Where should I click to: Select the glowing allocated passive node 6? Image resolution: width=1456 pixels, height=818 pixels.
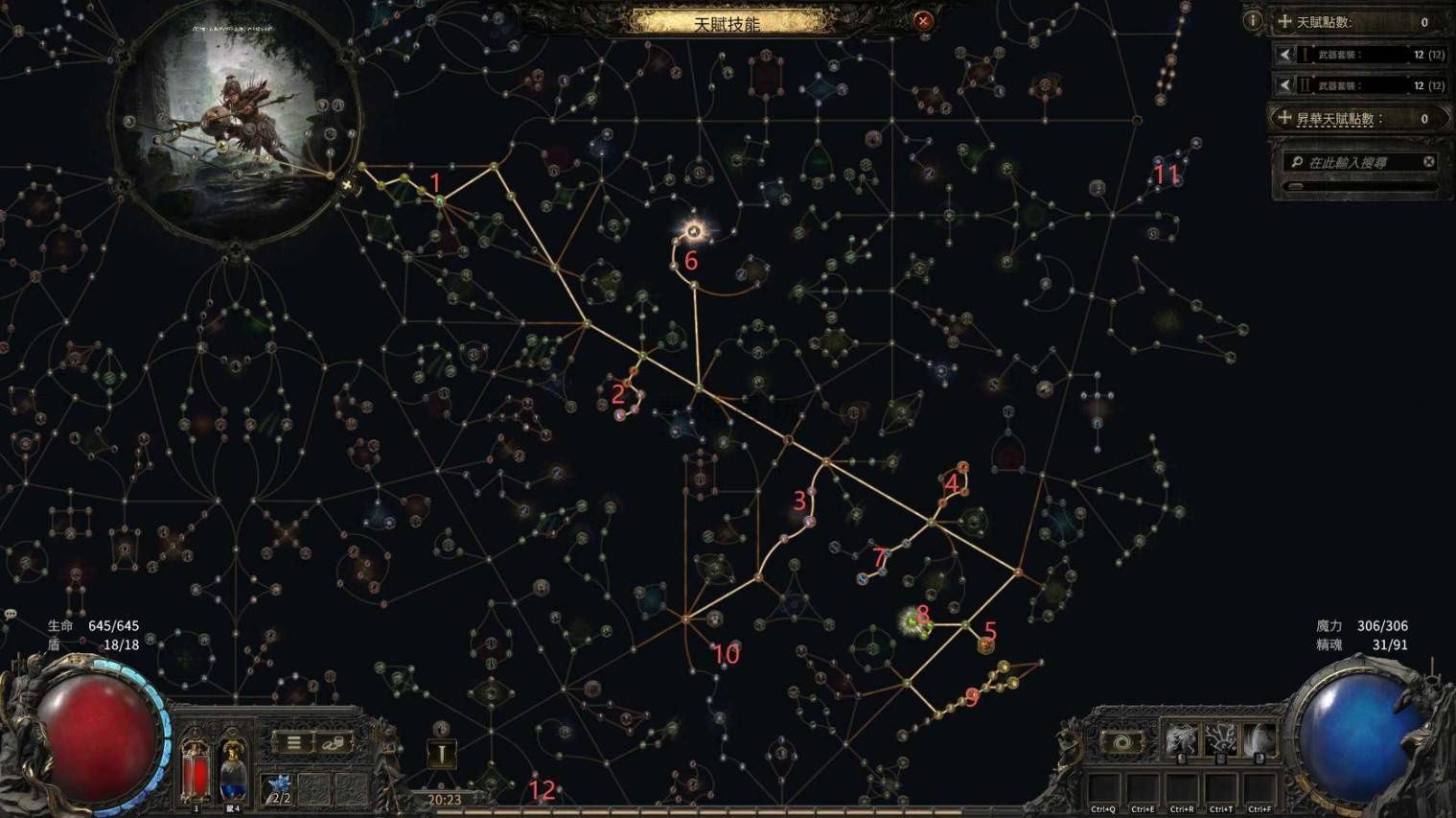click(x=694, y=231)
